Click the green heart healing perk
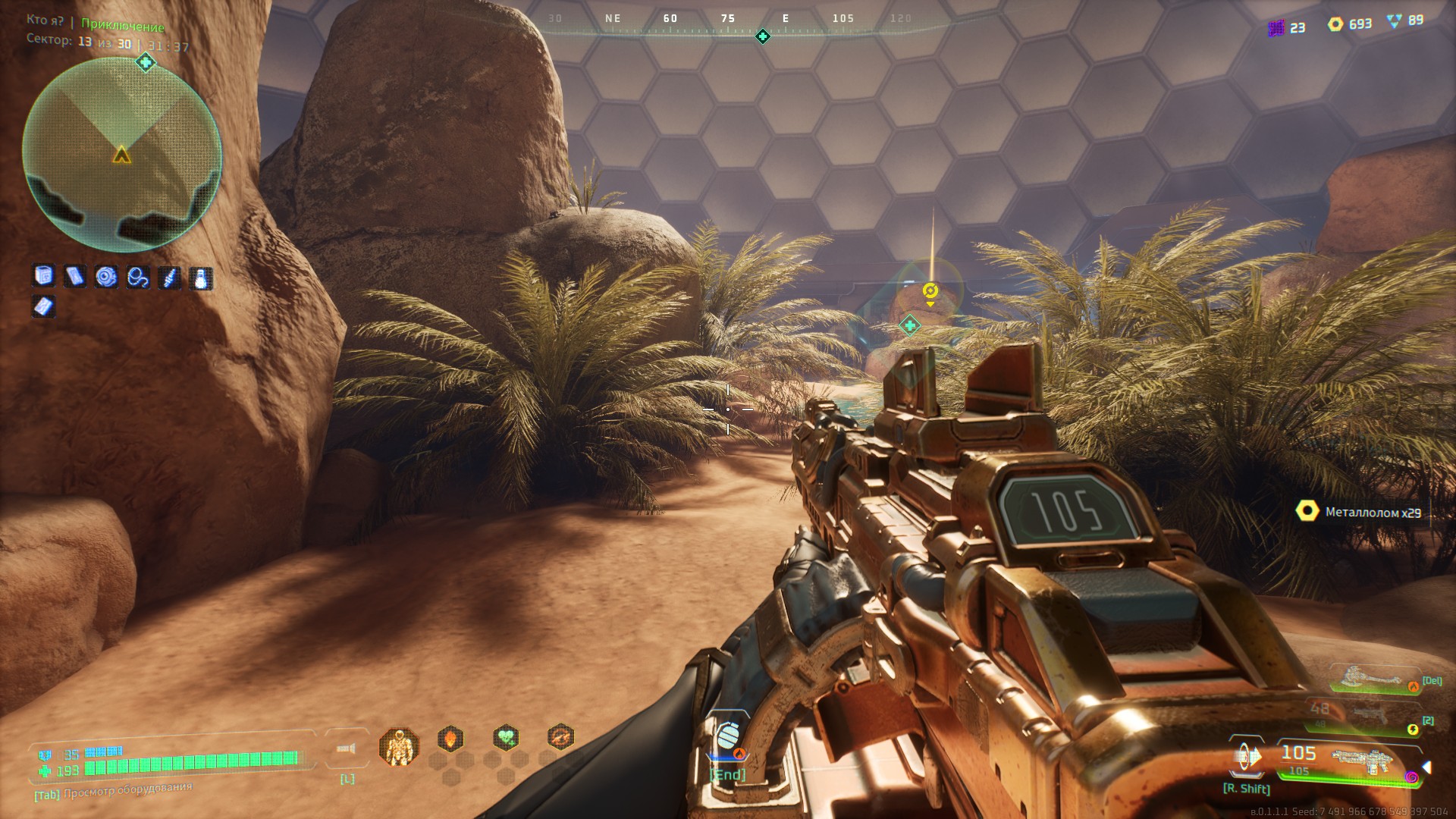Image resolution: width=1456 pixels, height=819 pixels. click(x=506, y=736)
